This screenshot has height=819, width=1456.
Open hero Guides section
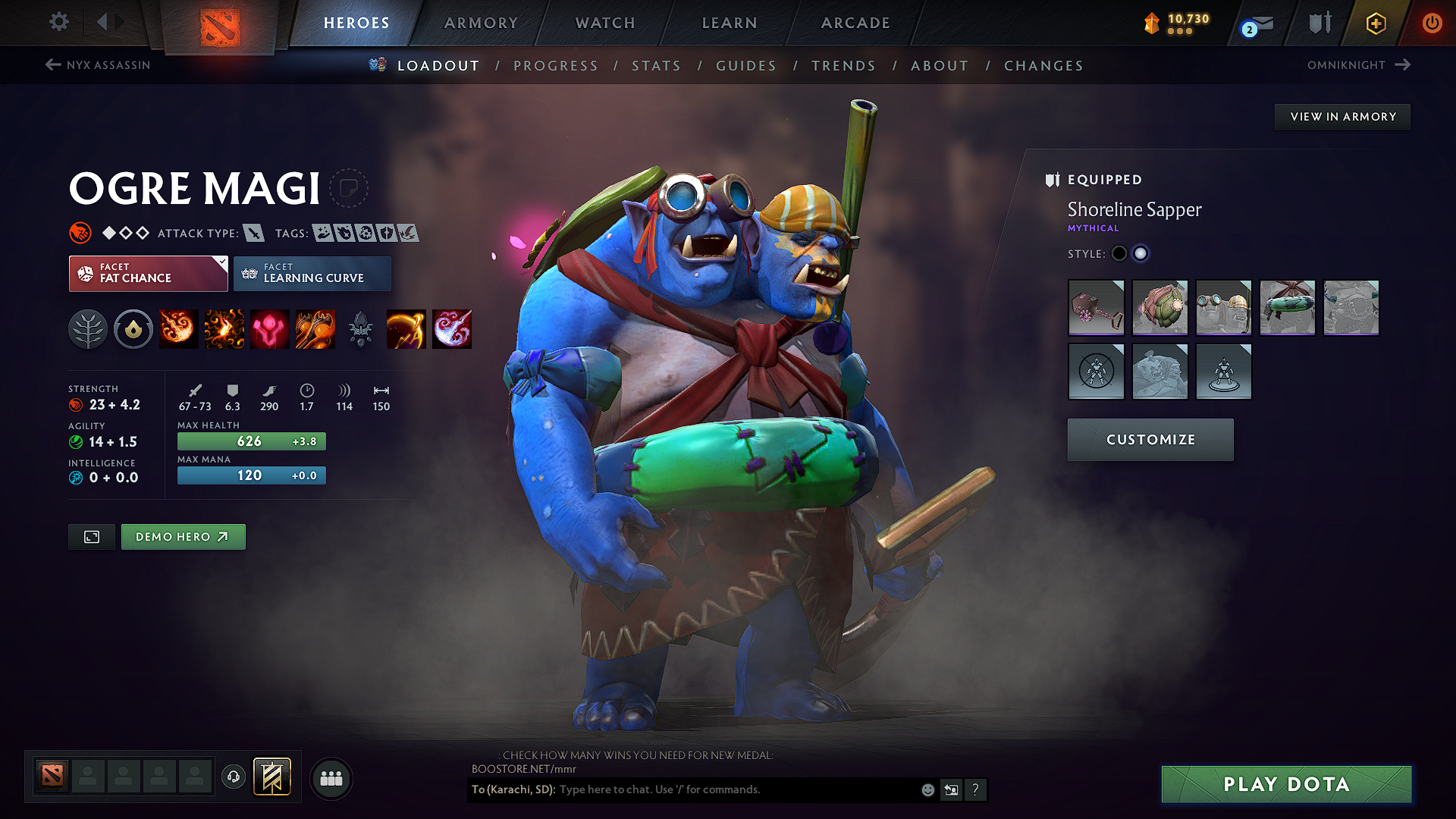746,66
